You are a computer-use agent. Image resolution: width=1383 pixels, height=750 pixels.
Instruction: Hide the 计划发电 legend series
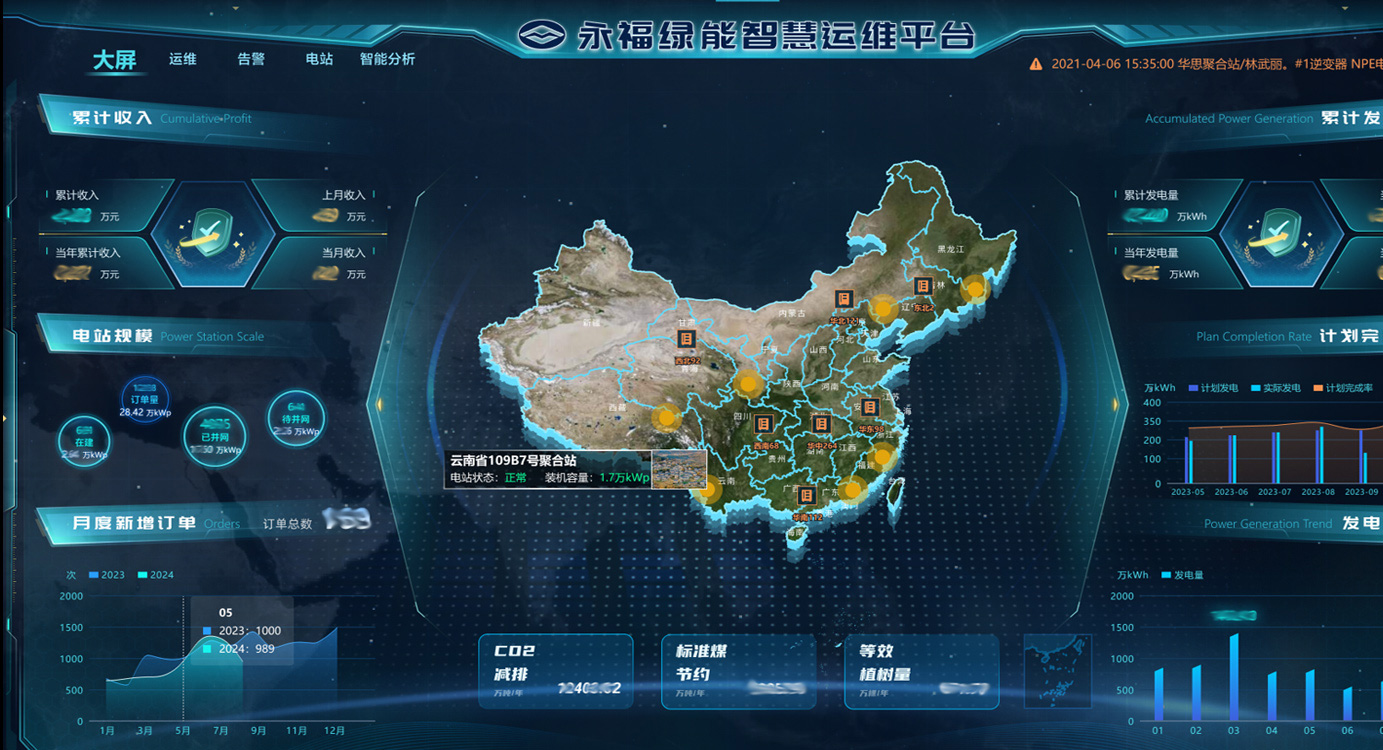(1213, 388)
